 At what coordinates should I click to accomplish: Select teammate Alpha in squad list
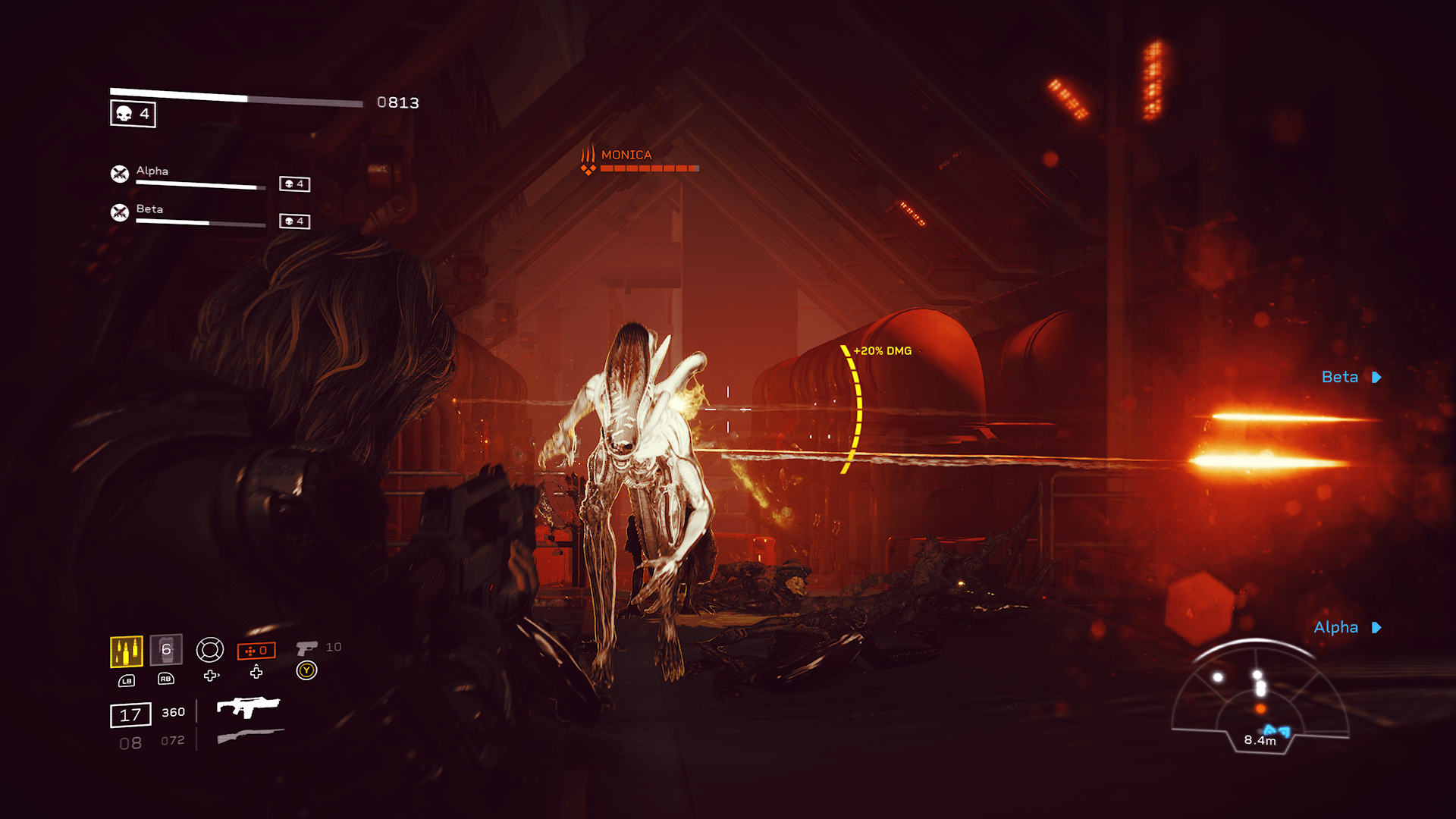tap(152, 171)
